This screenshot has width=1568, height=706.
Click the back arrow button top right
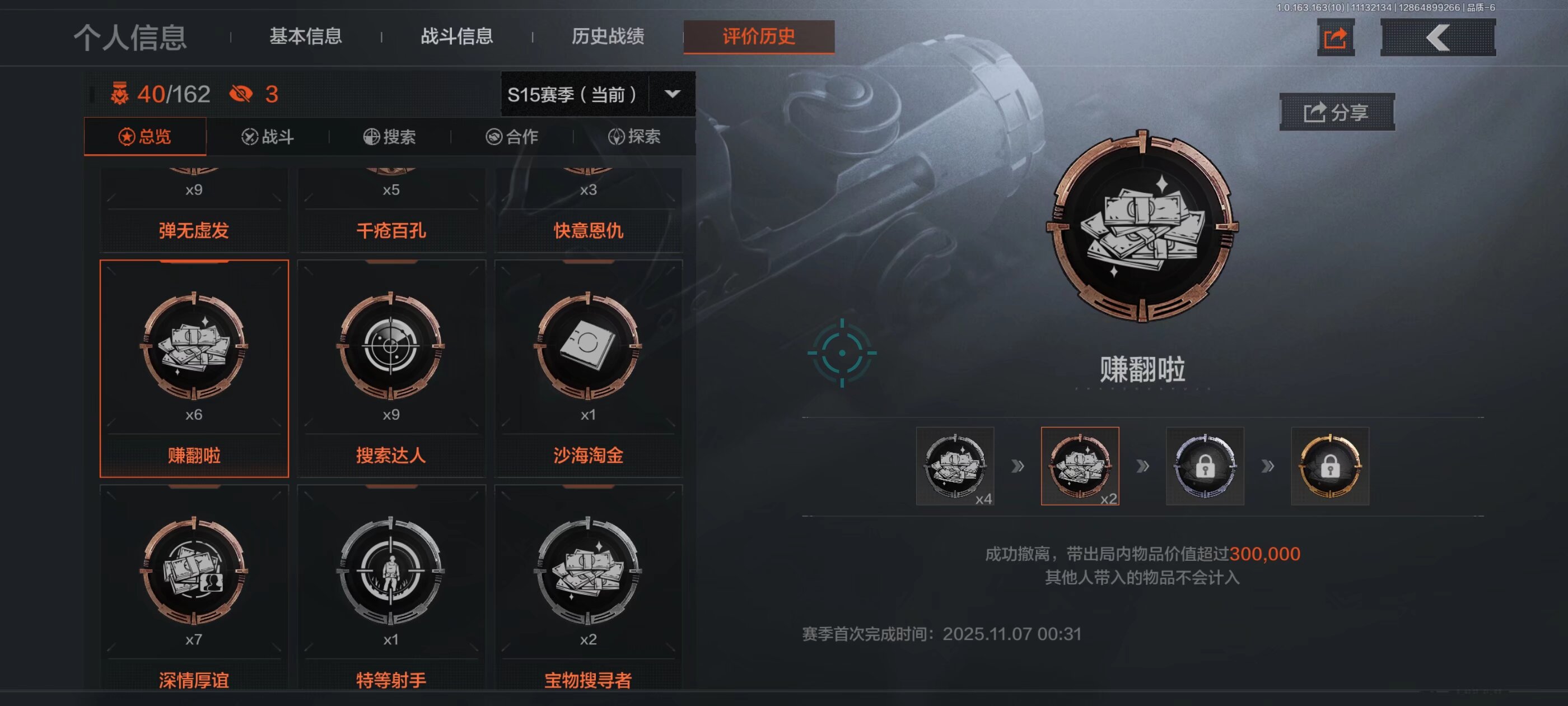point(1437,37)
